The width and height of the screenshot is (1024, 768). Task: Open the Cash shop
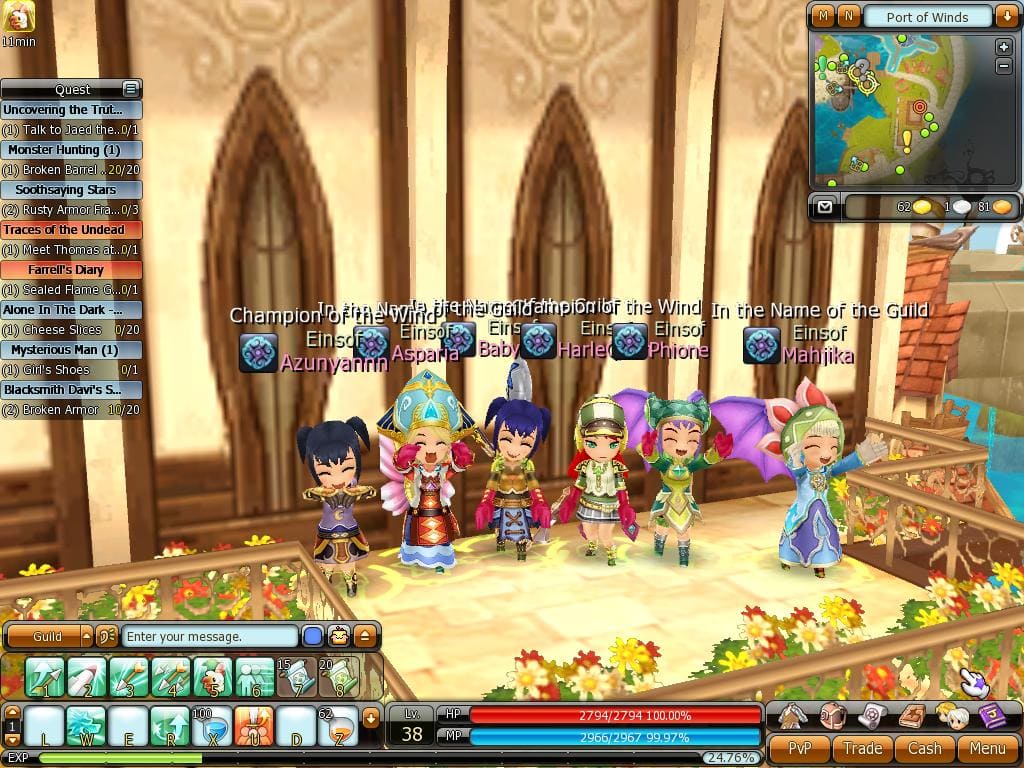924,748
